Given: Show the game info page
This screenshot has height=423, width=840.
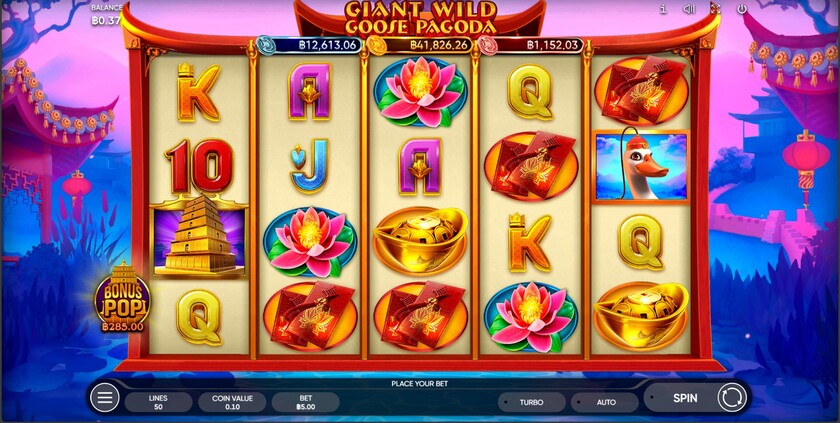Looking at the screenshot, I should tap(662, 9).
